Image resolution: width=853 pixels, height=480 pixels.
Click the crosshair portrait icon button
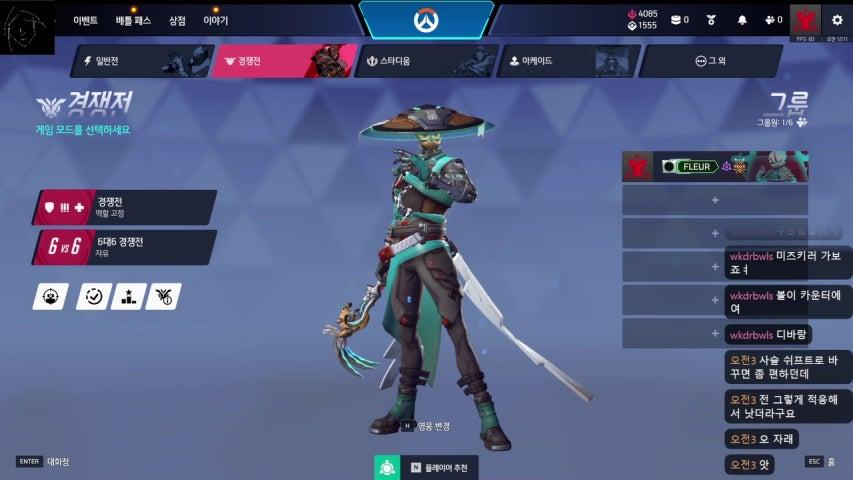(50, 296)
